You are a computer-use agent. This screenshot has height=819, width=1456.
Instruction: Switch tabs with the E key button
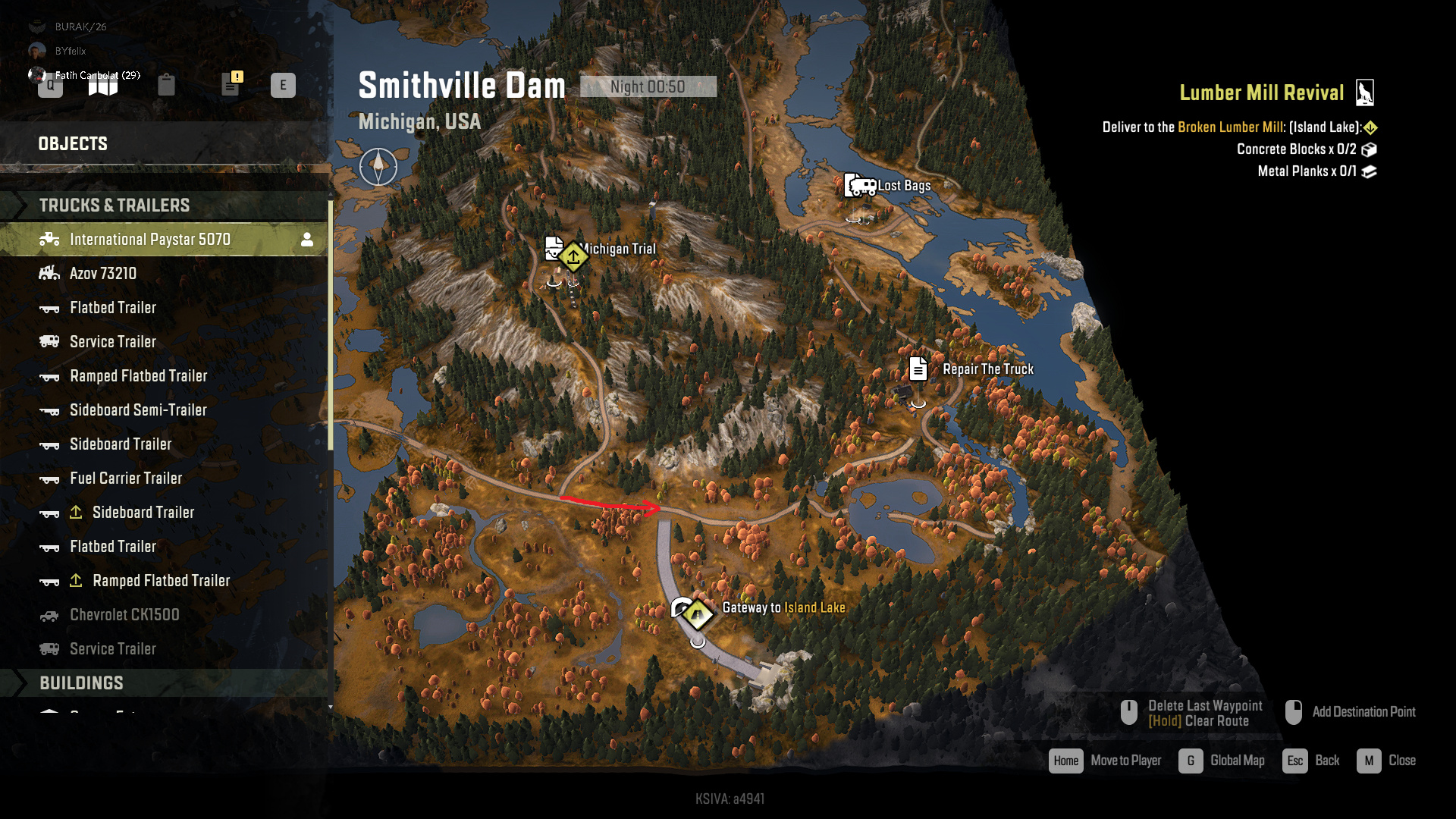285,86
